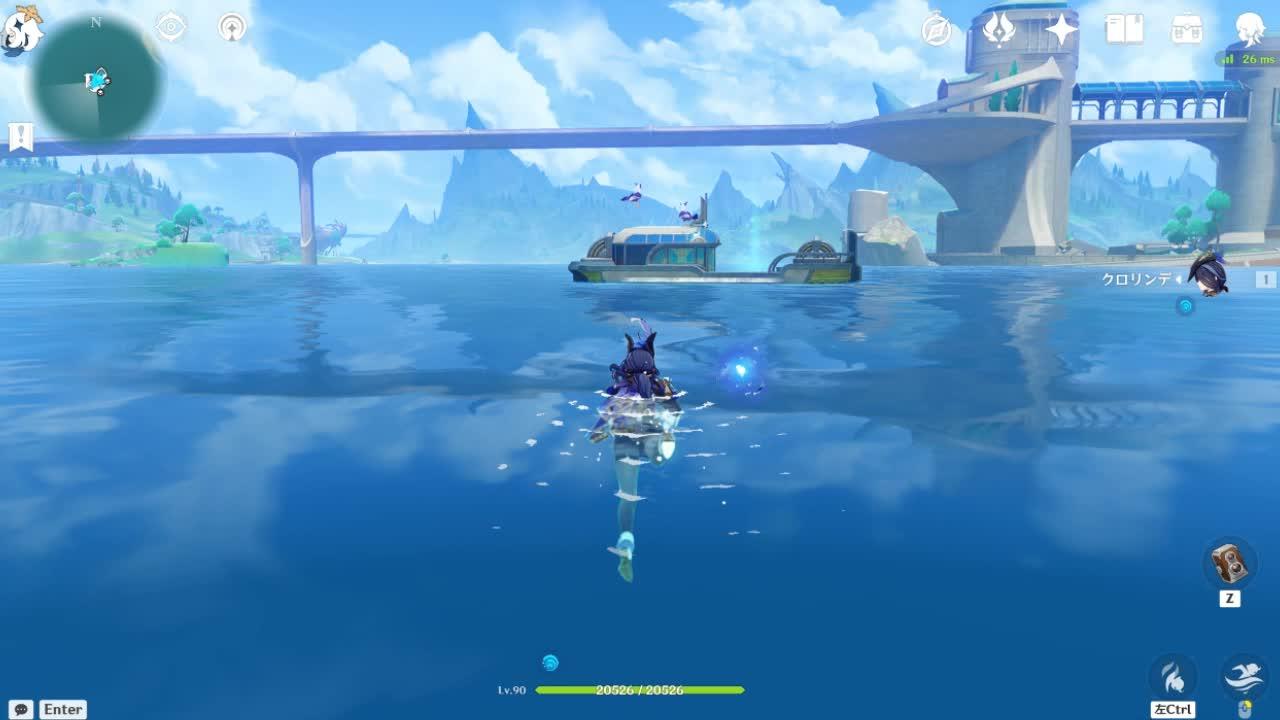Open the Paimon menu
This screenshot has height=720, width=1280.
[x=20, y=30]
